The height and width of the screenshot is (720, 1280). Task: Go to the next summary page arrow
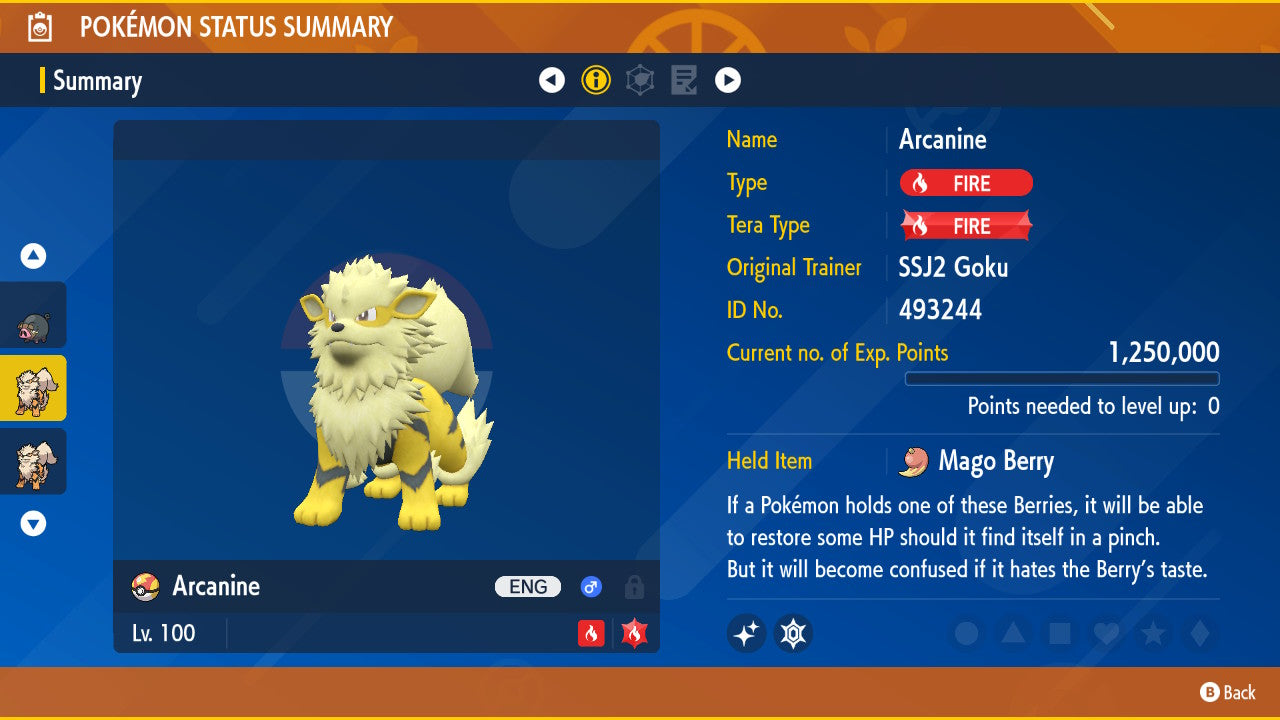(728, 80)
